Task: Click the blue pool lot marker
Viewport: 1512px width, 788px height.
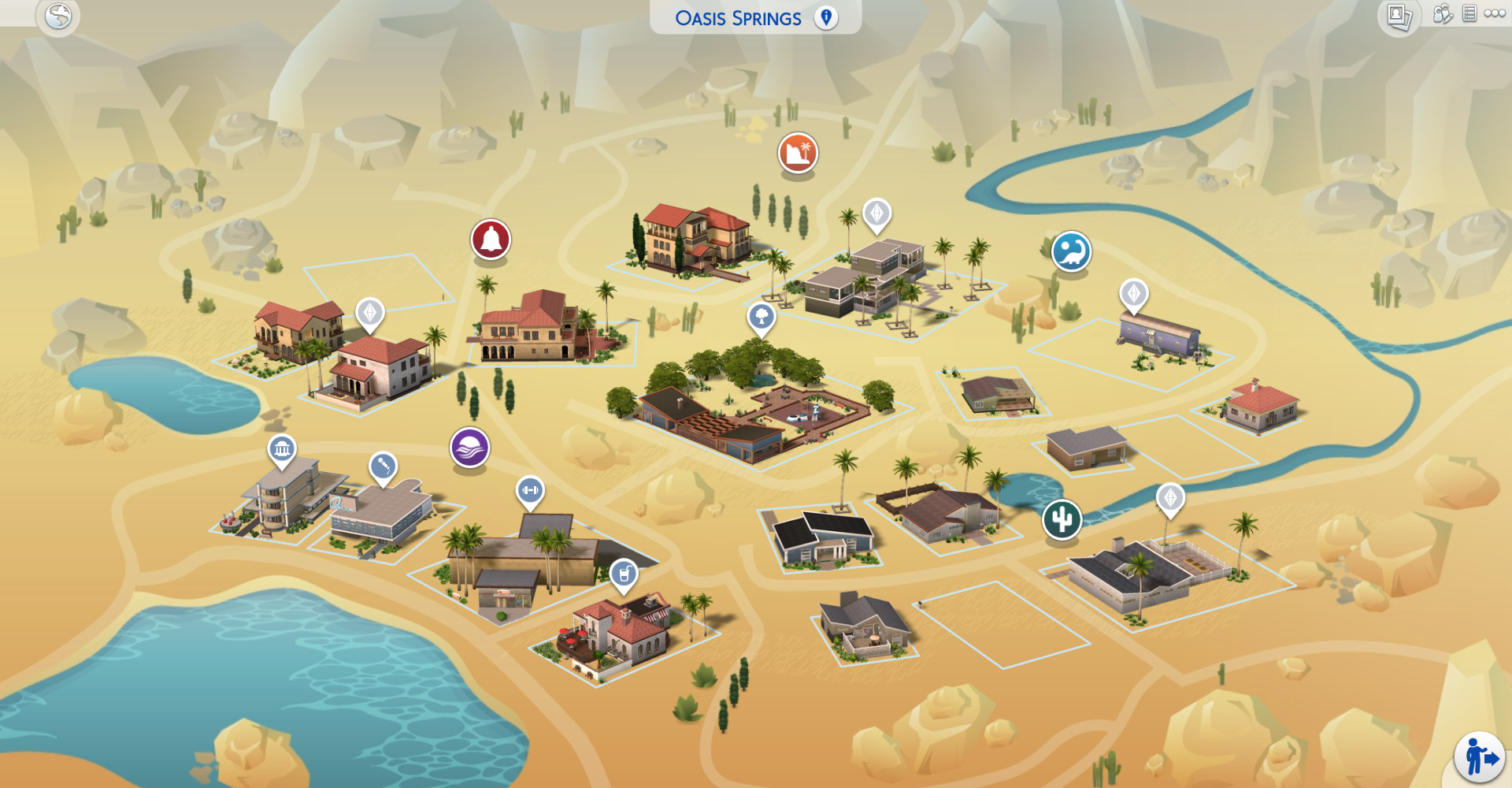Action: [1070, 251]
